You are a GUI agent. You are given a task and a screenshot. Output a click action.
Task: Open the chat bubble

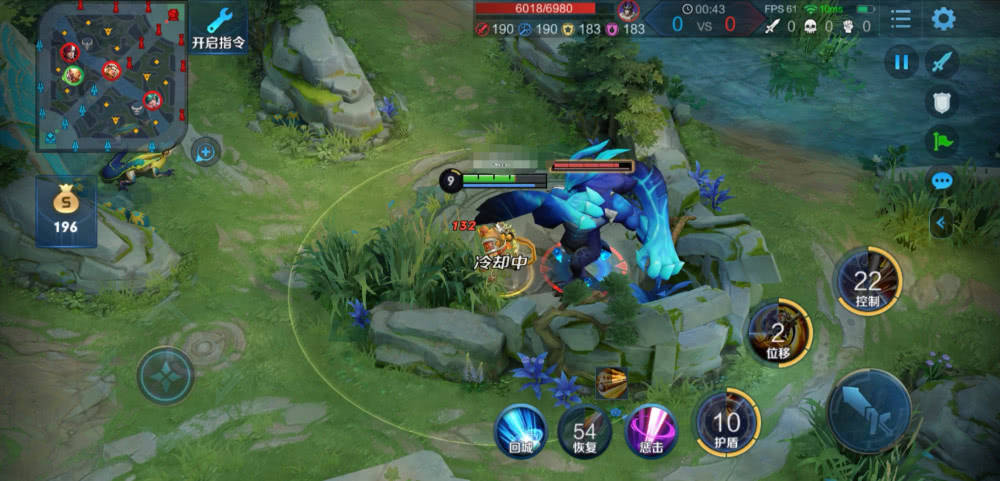[942, 181]
